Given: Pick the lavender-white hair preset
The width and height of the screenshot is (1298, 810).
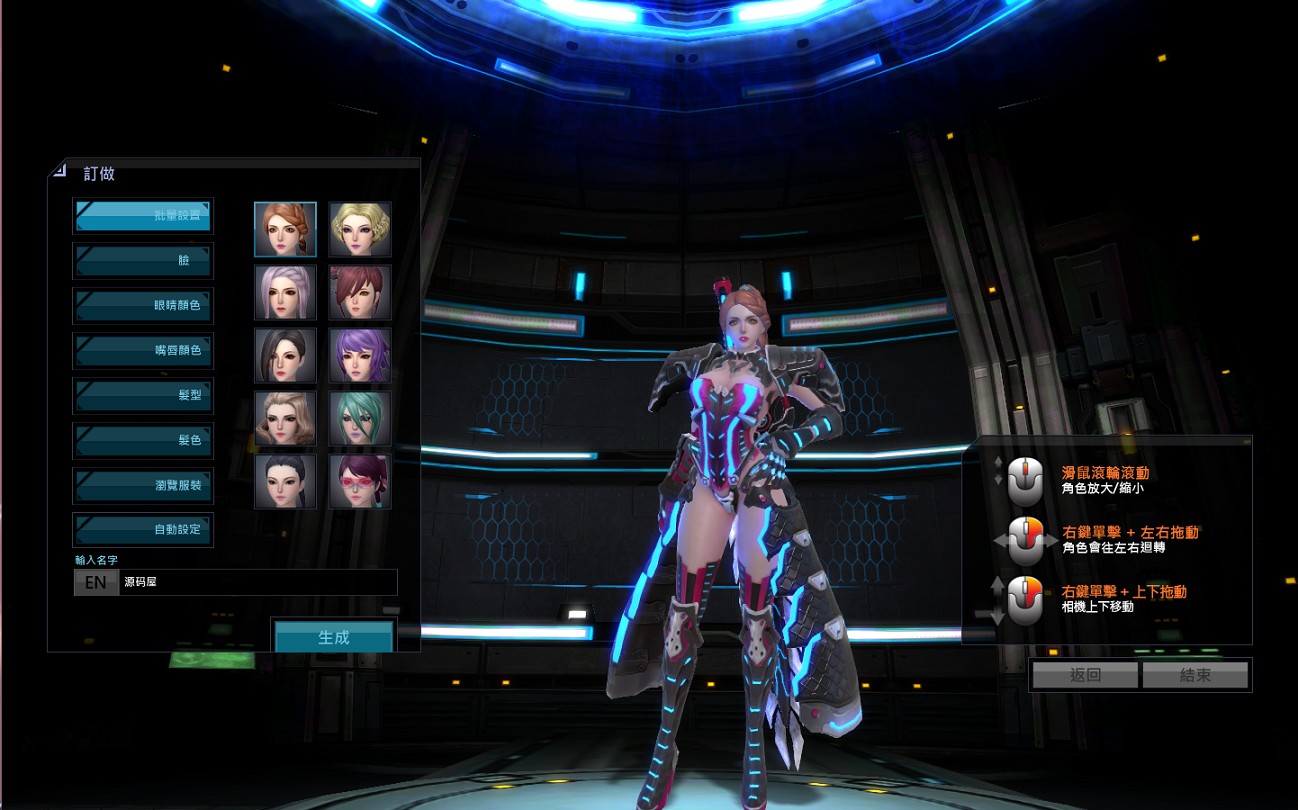Looking at the screenshot, I should [285, 292].
